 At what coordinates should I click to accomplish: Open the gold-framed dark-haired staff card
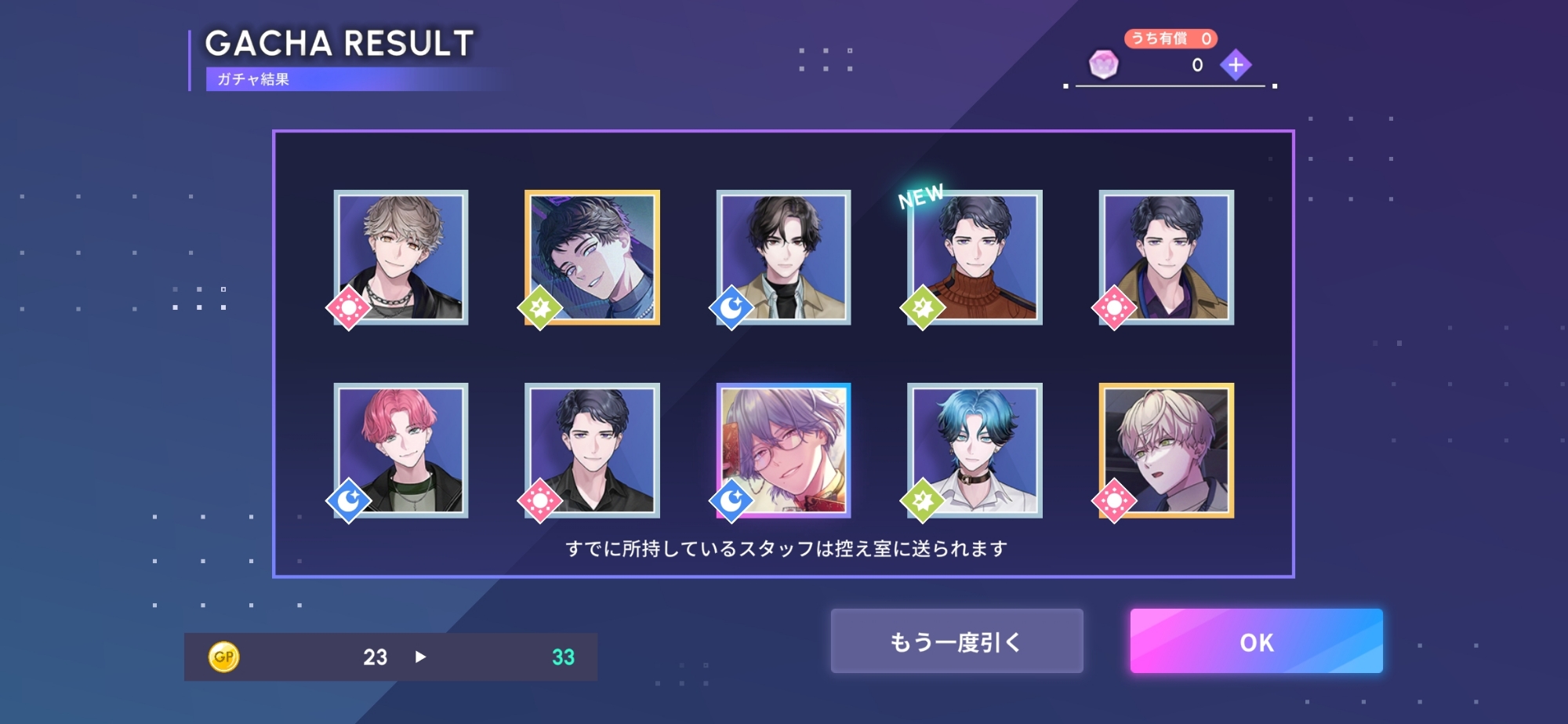(x=592, y=257)
